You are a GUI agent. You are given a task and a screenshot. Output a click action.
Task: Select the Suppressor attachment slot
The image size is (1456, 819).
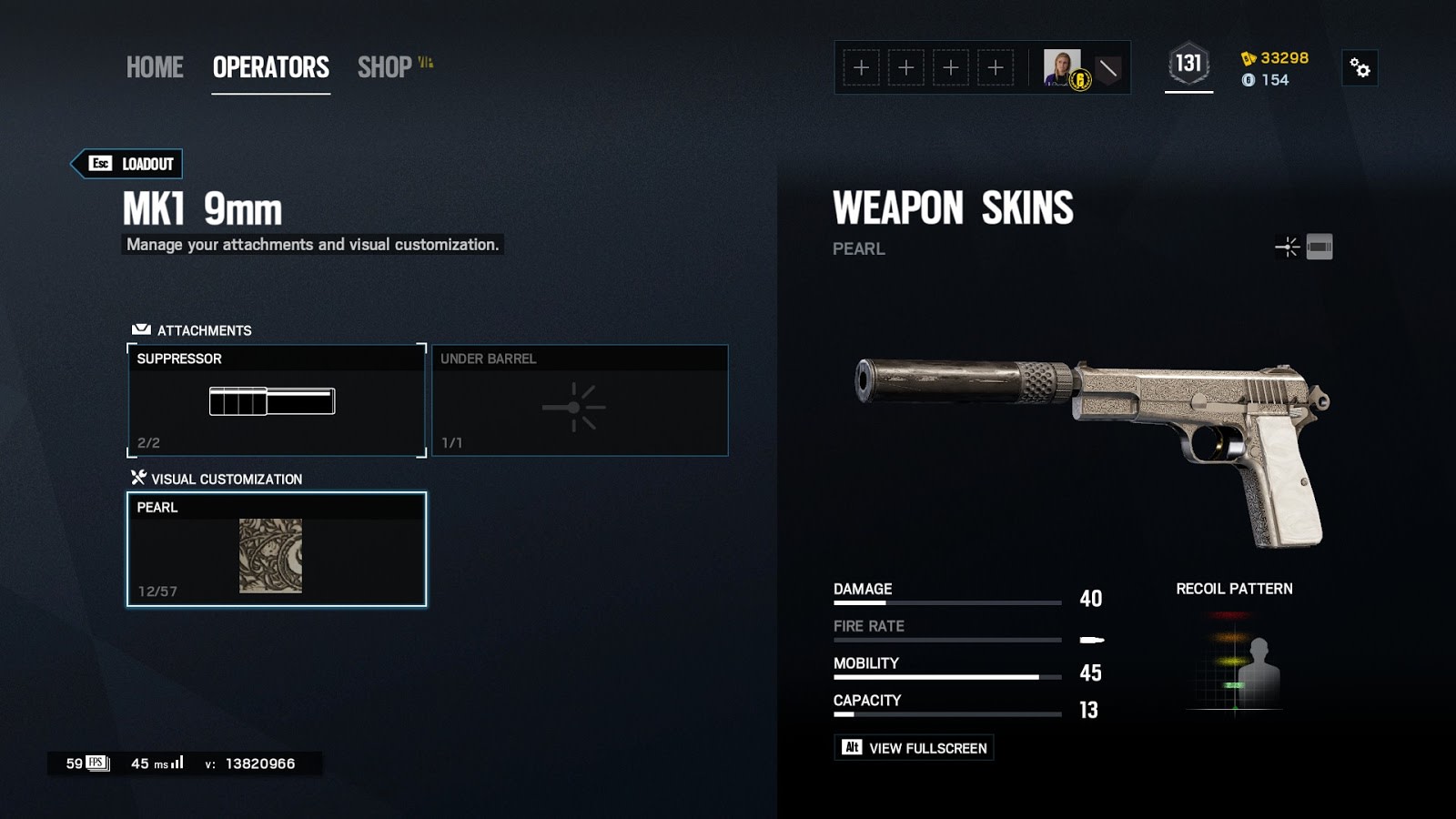(277, 400)
